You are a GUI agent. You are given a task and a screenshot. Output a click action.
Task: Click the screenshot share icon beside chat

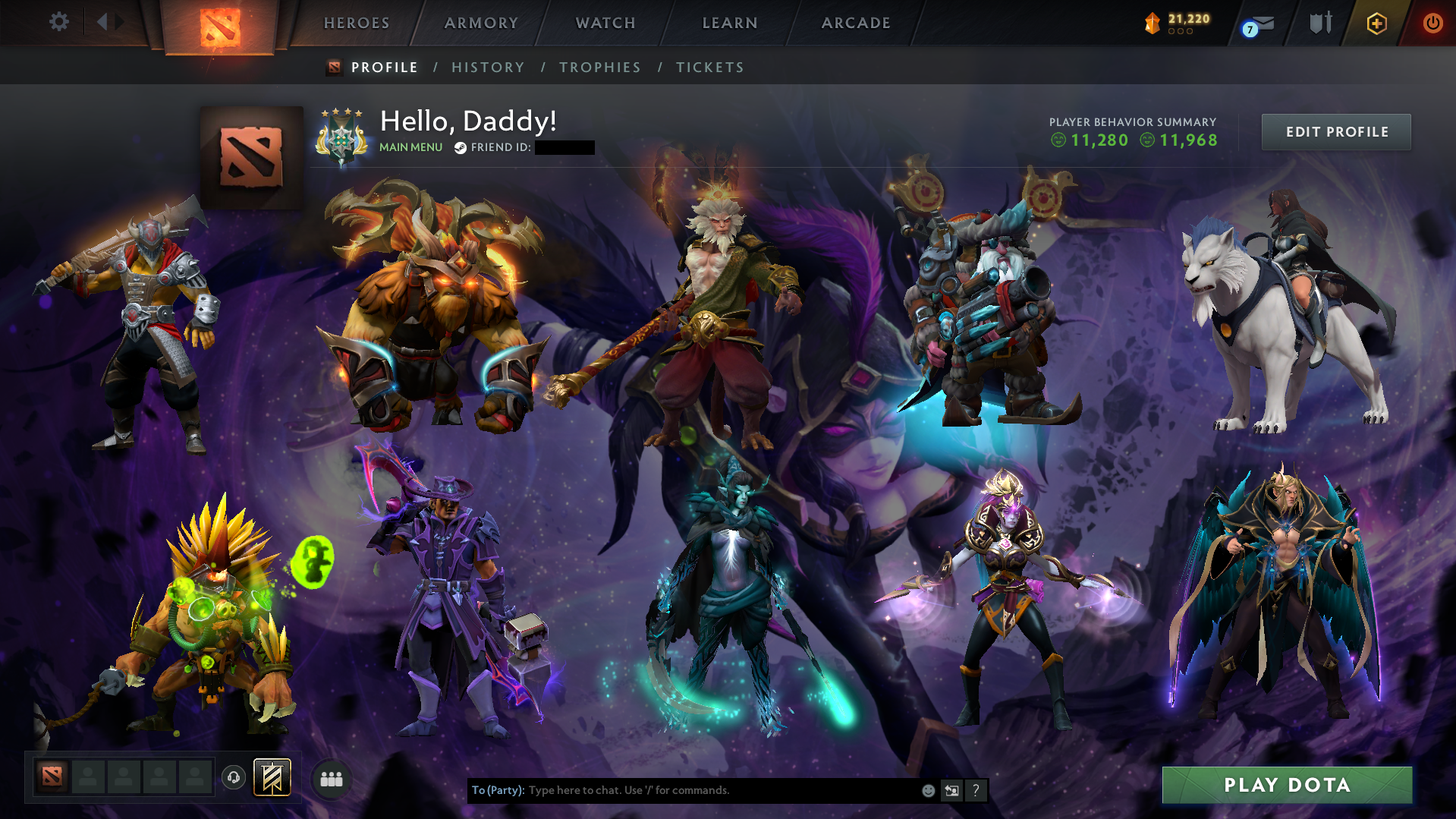952,790
